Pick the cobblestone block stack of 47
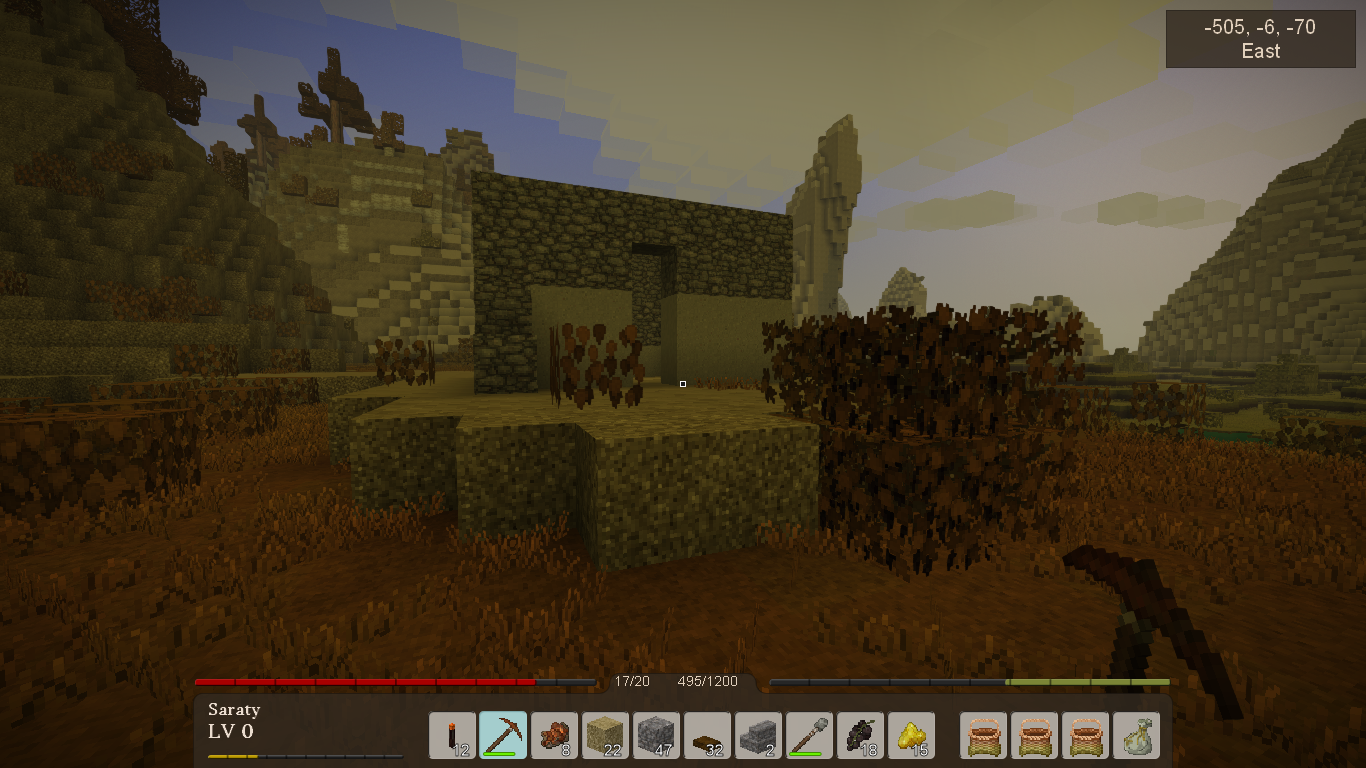The width and height of the screenshot is (1366, 768). click(657, 736)
